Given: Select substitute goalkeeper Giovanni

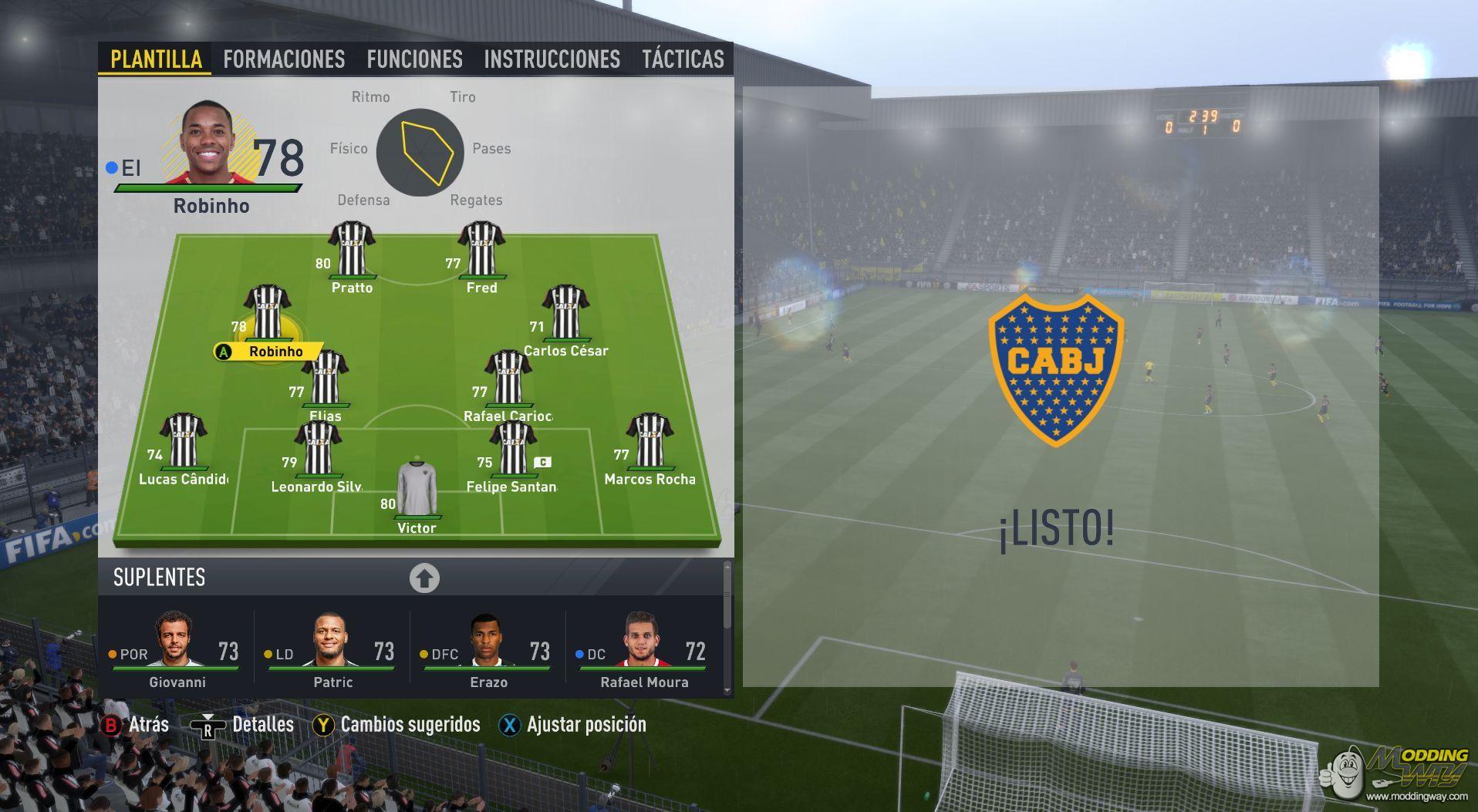Looking at the screenshot, I should (x=177, y=649).
